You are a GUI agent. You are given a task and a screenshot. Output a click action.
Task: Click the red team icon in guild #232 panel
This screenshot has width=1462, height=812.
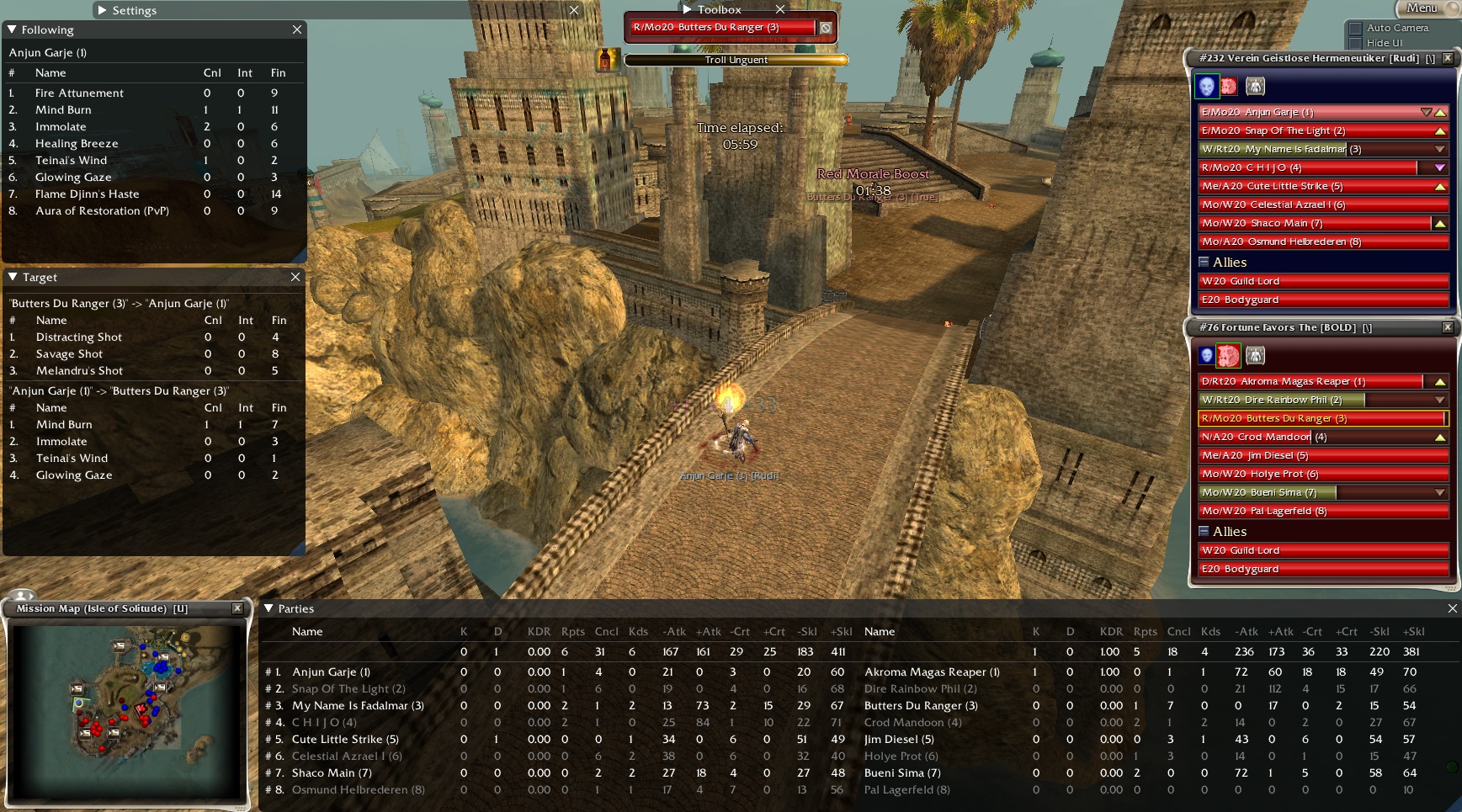1230,86
